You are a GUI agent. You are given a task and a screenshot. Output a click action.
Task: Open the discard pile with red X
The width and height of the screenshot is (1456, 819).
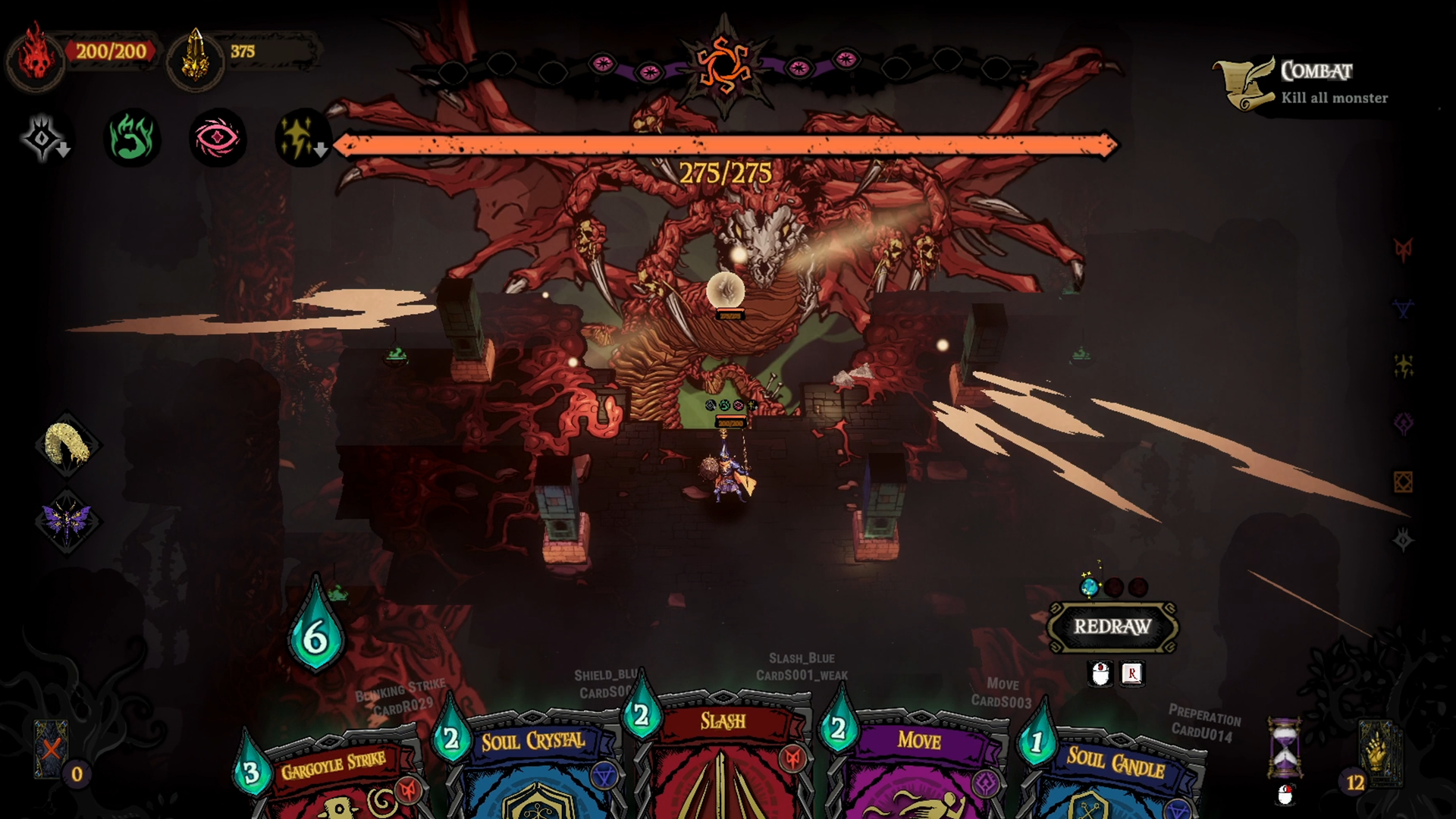[x=51, y=750]
